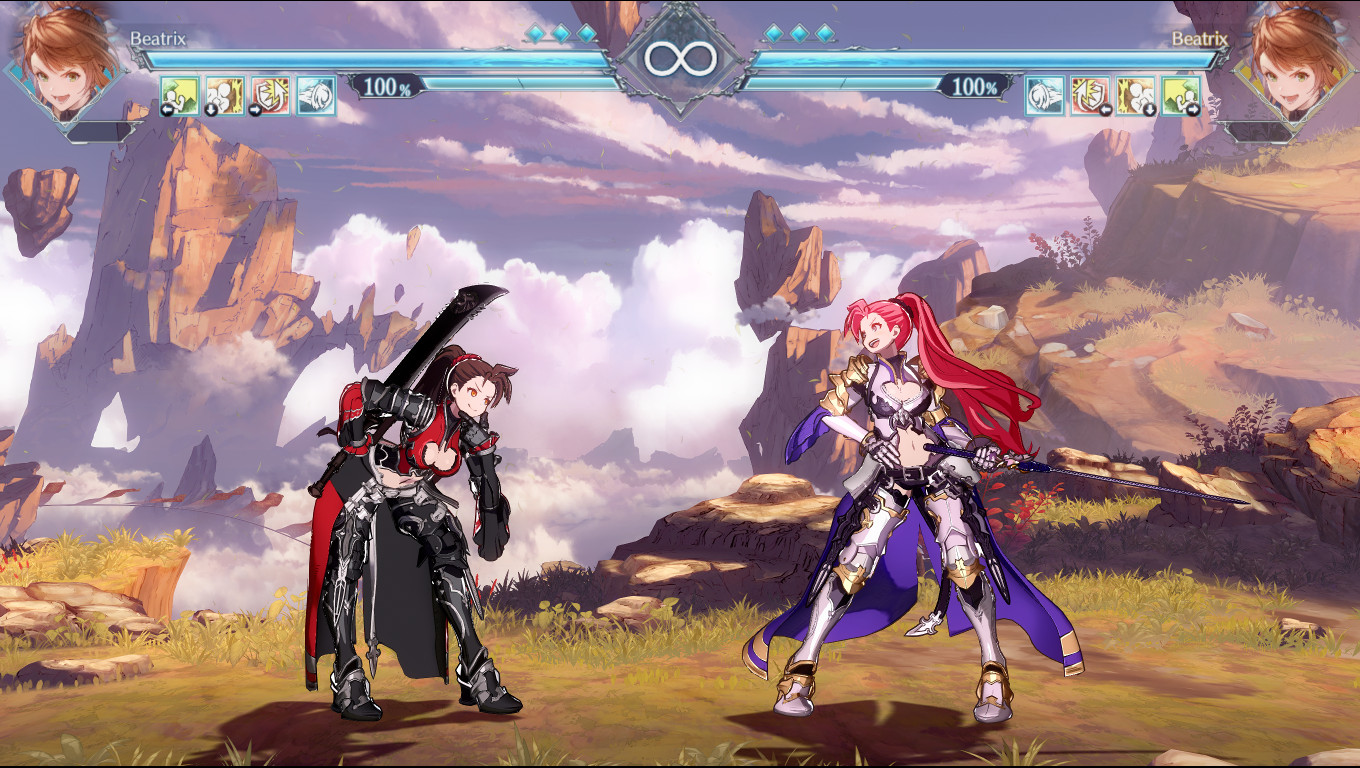Click the middle diamond pip on left side

[x=560, y=31]
